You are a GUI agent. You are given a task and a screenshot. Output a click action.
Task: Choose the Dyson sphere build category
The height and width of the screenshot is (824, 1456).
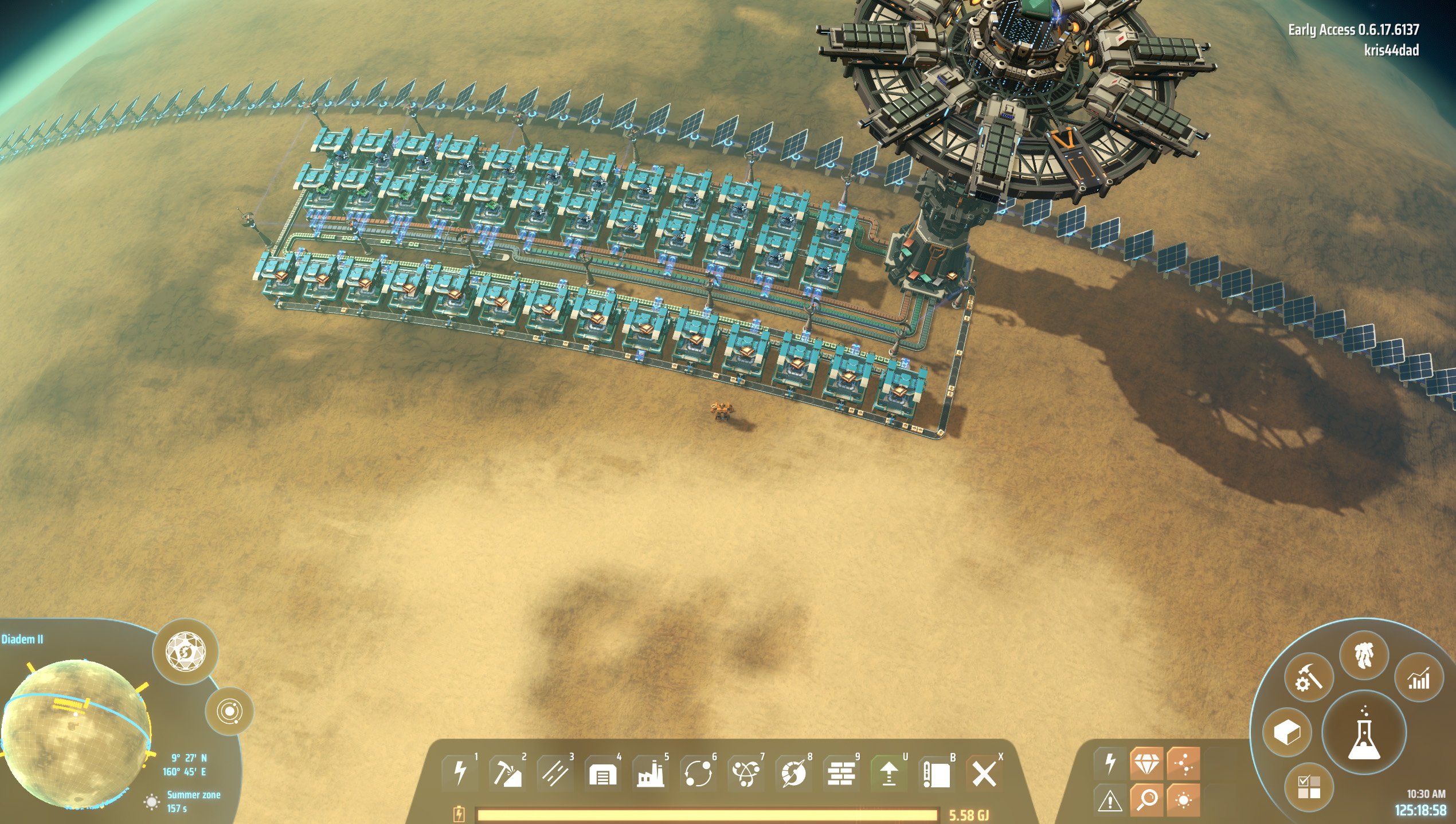pyautogui.click(x=793, y=773)
